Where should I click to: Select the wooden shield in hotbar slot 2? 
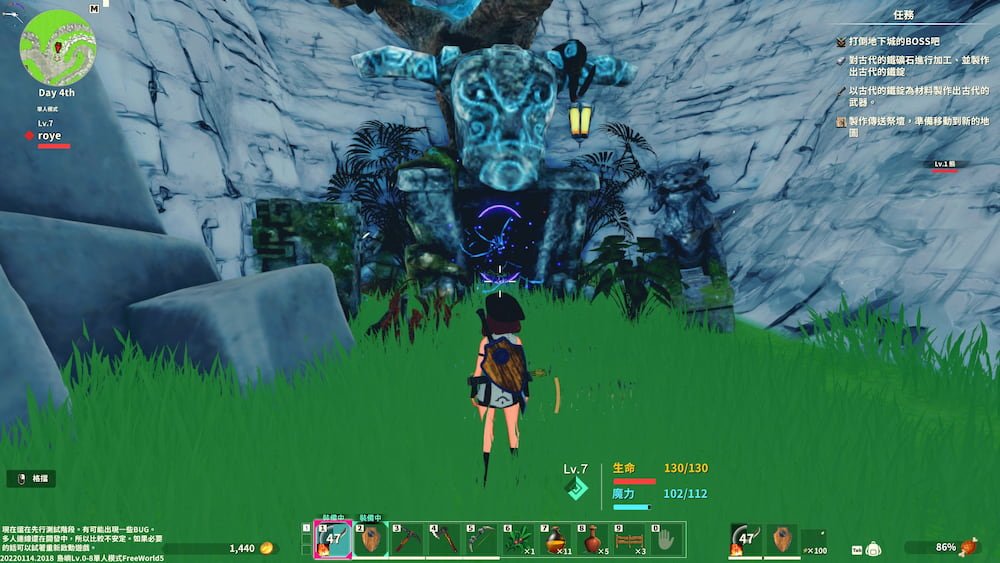coord(371,541)
